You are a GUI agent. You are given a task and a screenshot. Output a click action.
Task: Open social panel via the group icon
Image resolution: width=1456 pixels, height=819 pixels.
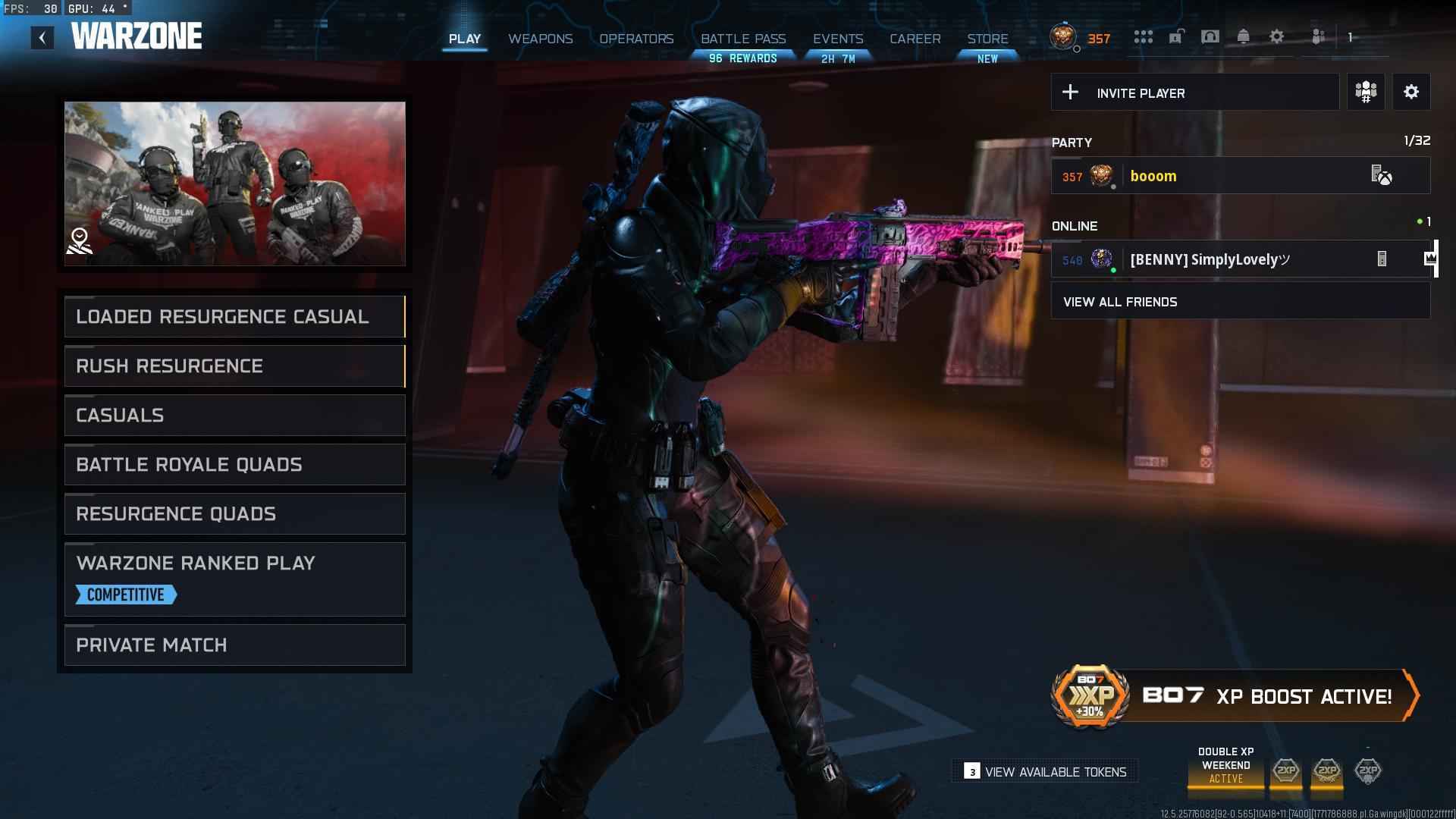(x=1317, y=36)
